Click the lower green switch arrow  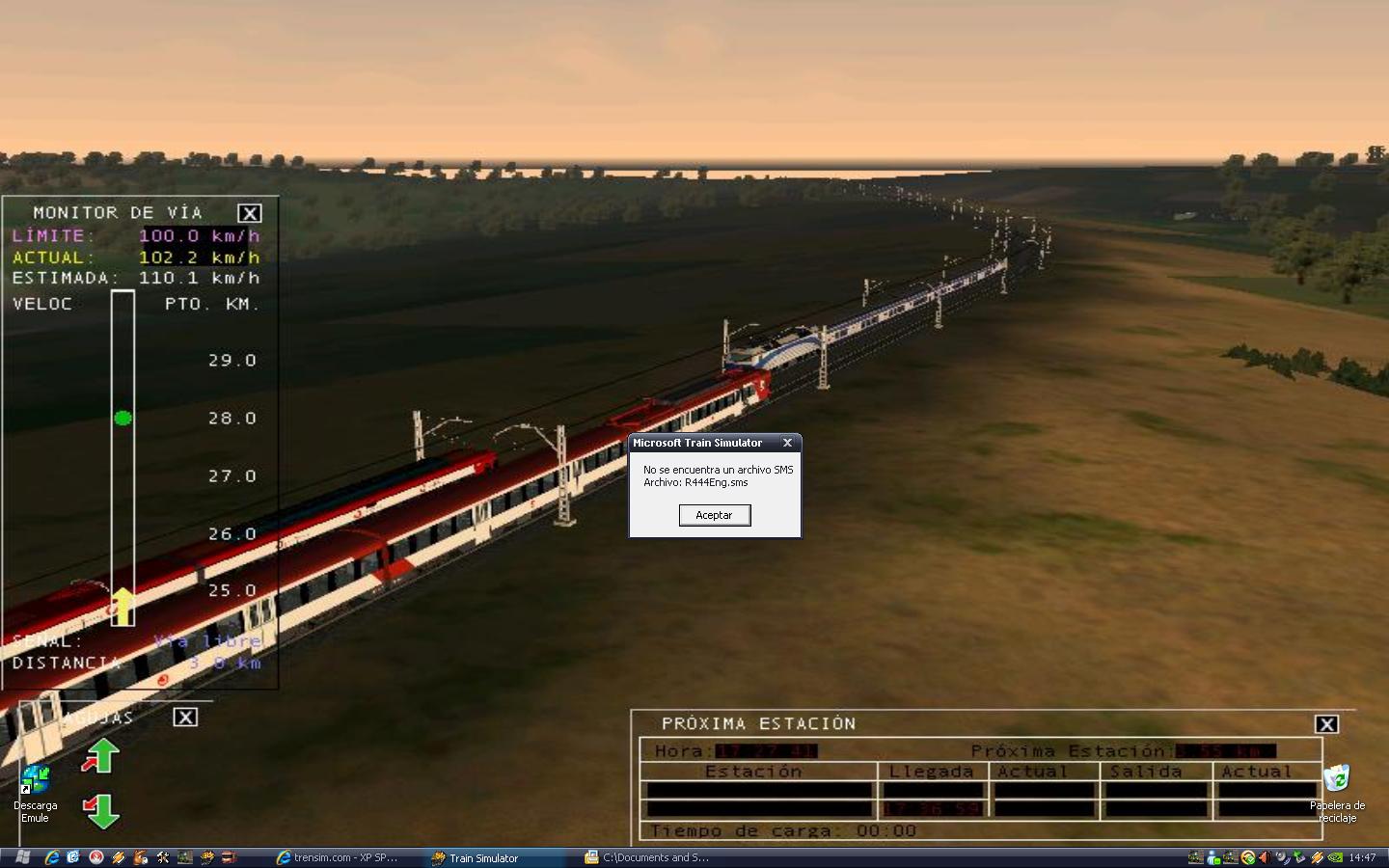pos(101,810)
